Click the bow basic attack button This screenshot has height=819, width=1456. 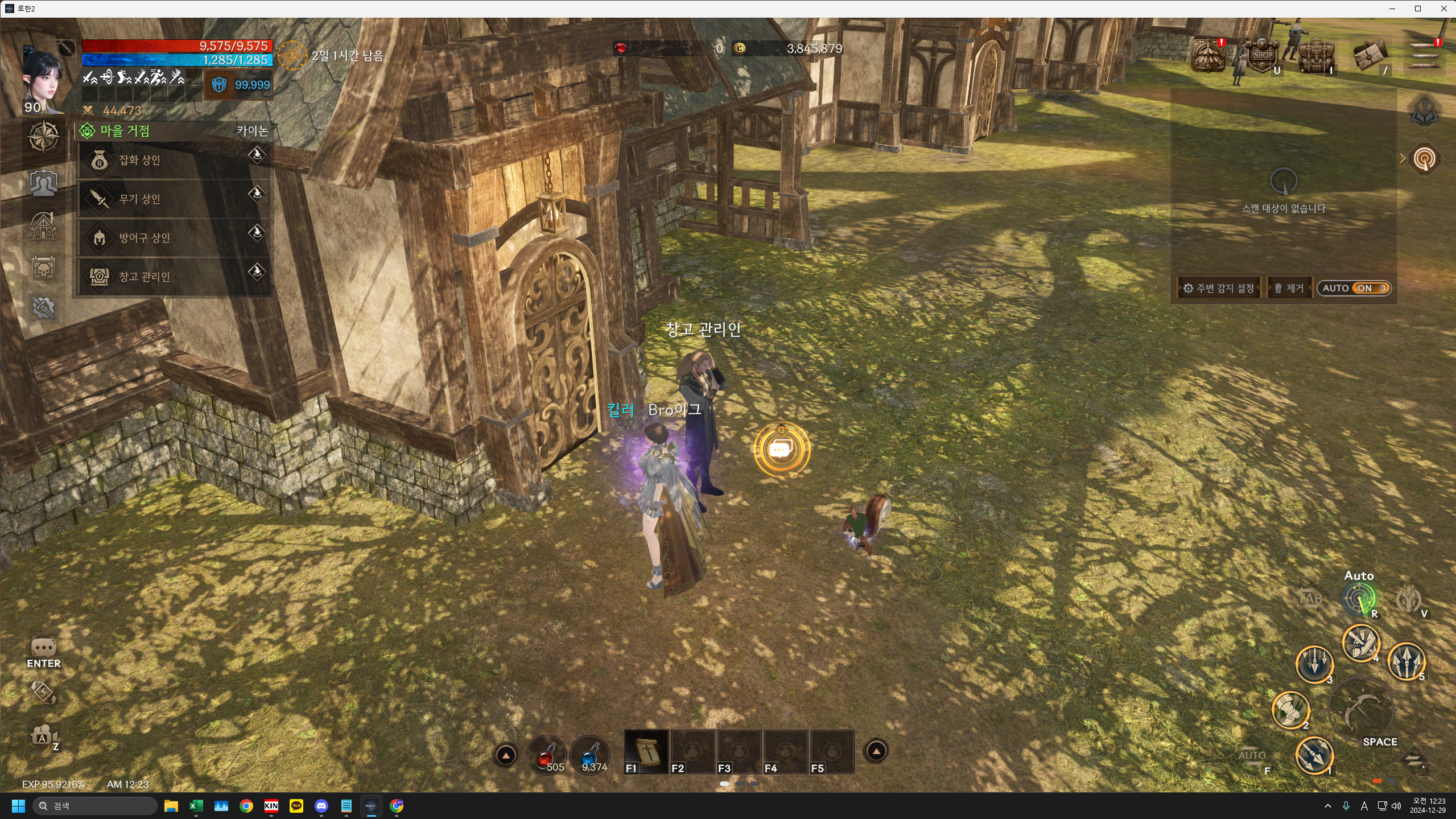pyautogui.click(x=1362, y=711)
